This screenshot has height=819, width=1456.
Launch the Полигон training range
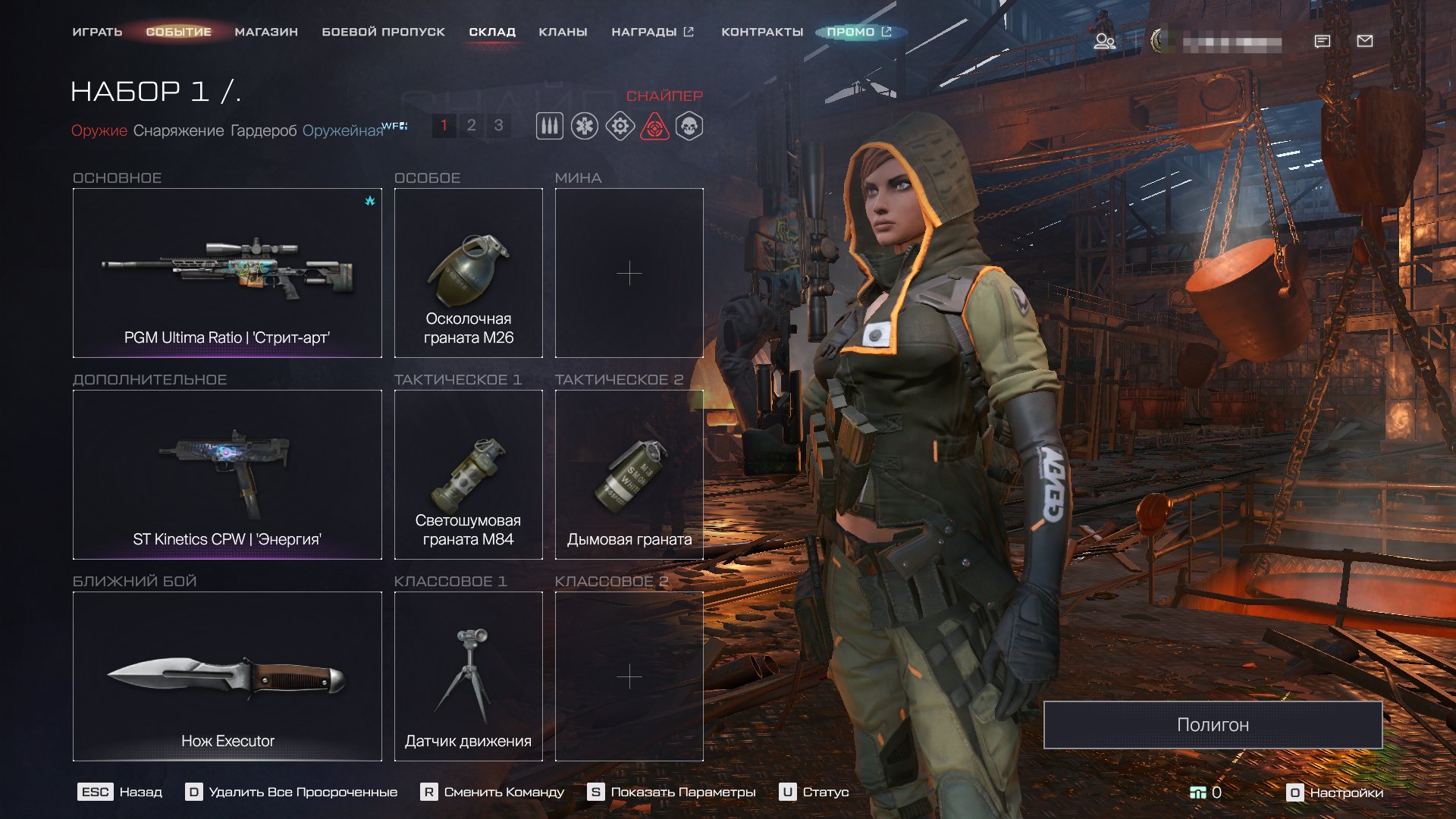pos(1212,725)
